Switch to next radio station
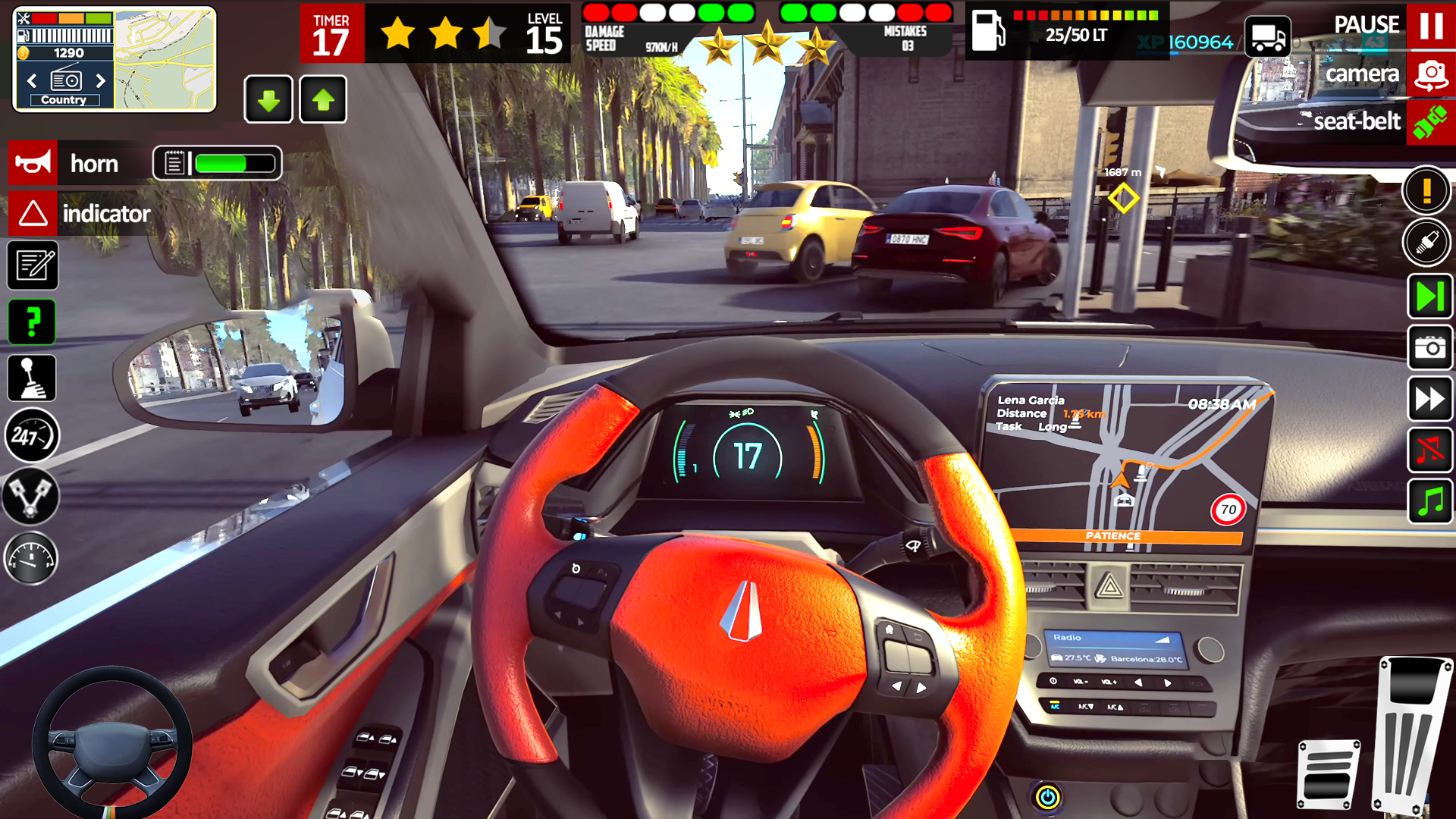Screen dimensions: 1456x819 (100, 80)
